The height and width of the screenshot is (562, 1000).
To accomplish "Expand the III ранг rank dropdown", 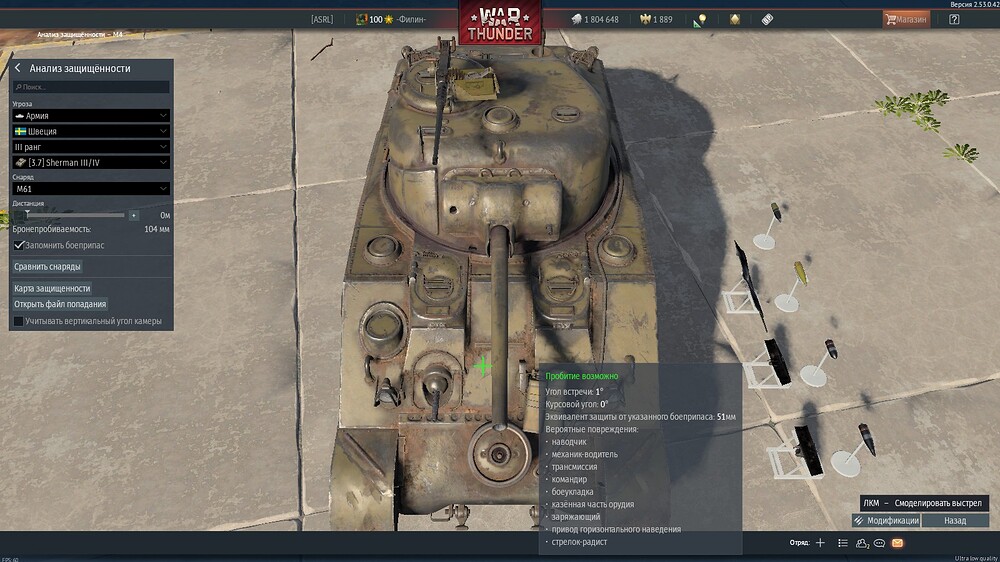I will (x=90, y=147).
